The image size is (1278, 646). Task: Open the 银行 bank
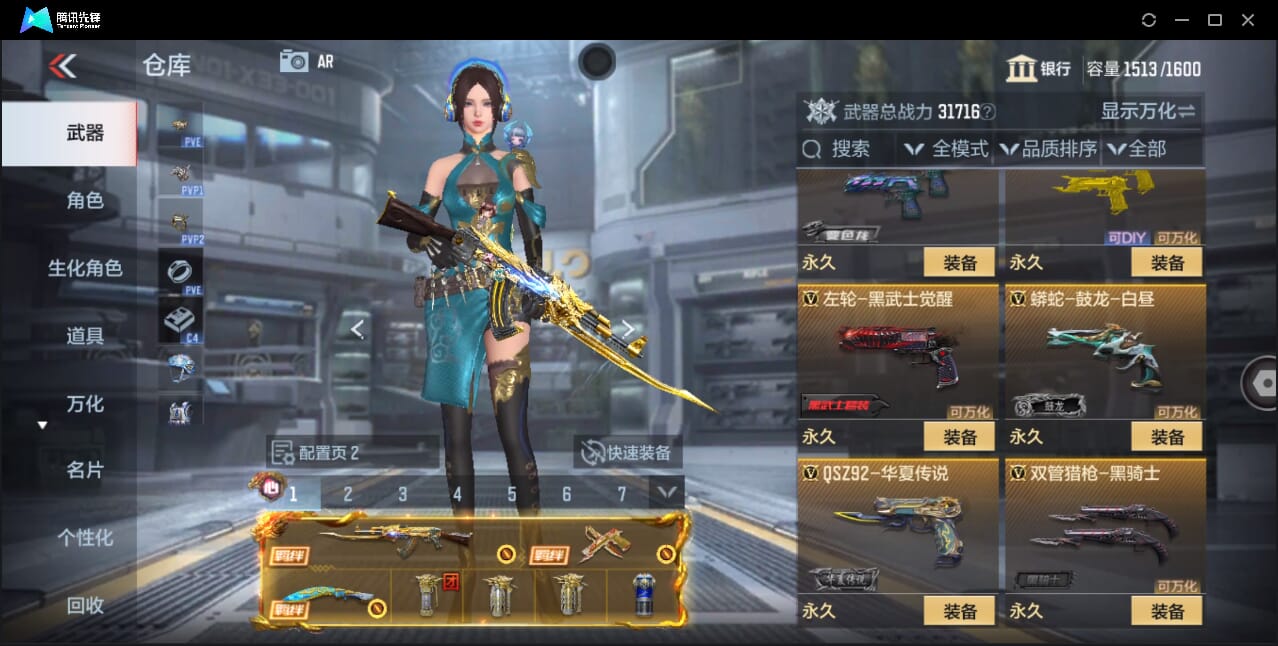coord(1038,69)
